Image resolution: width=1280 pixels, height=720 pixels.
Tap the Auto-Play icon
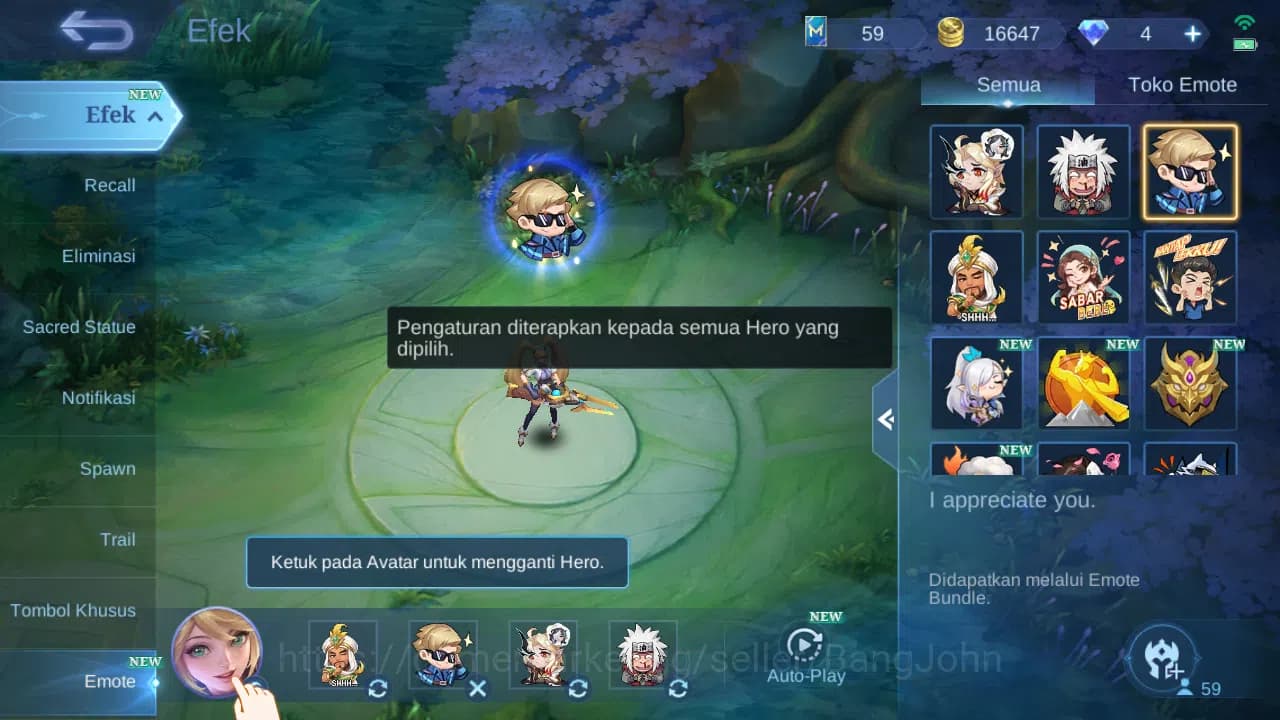pos(806,646)
